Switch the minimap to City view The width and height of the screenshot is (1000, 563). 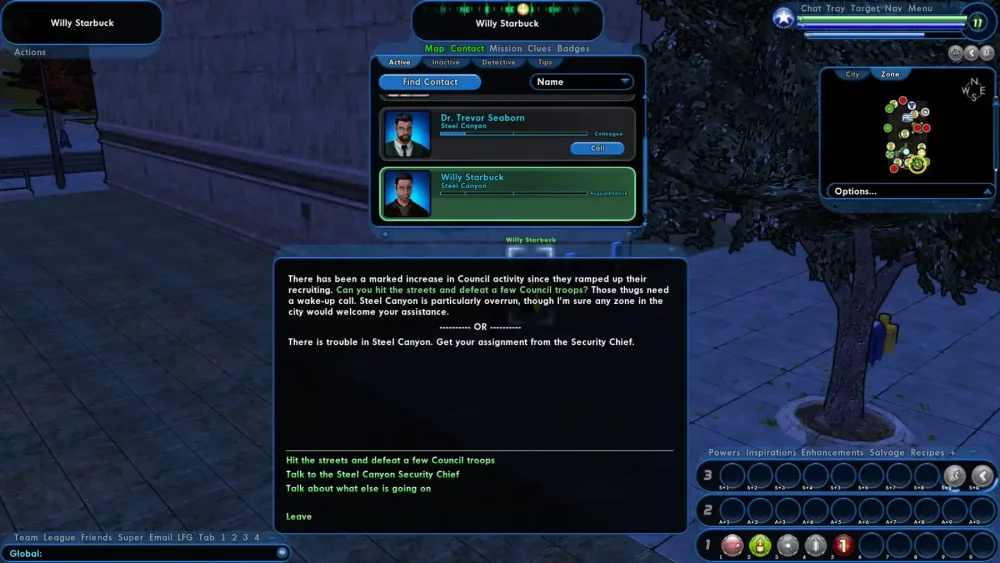[853, 74]
